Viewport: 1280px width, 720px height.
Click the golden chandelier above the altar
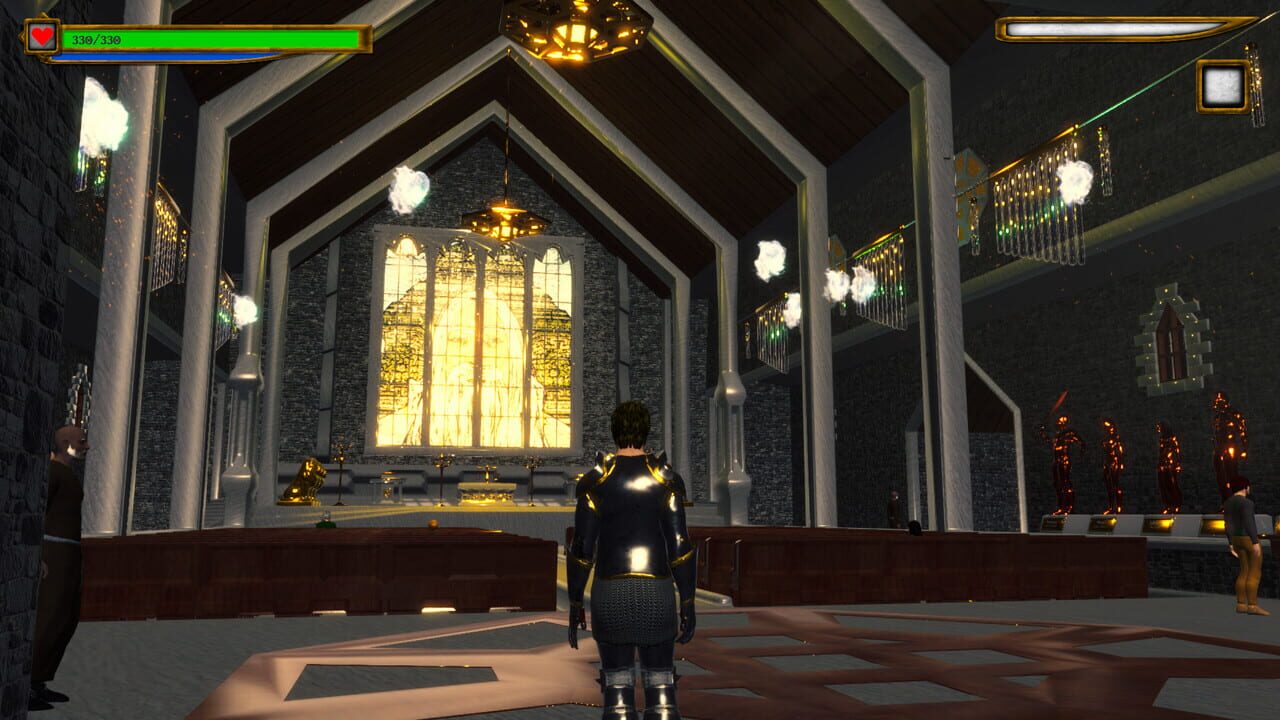coord(505,222)
